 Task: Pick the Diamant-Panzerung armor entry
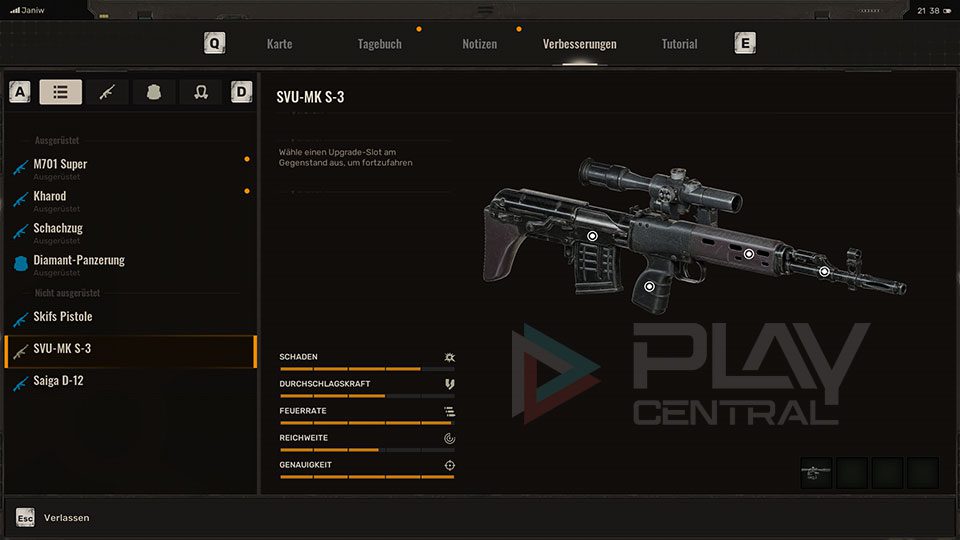click(79, 260)
